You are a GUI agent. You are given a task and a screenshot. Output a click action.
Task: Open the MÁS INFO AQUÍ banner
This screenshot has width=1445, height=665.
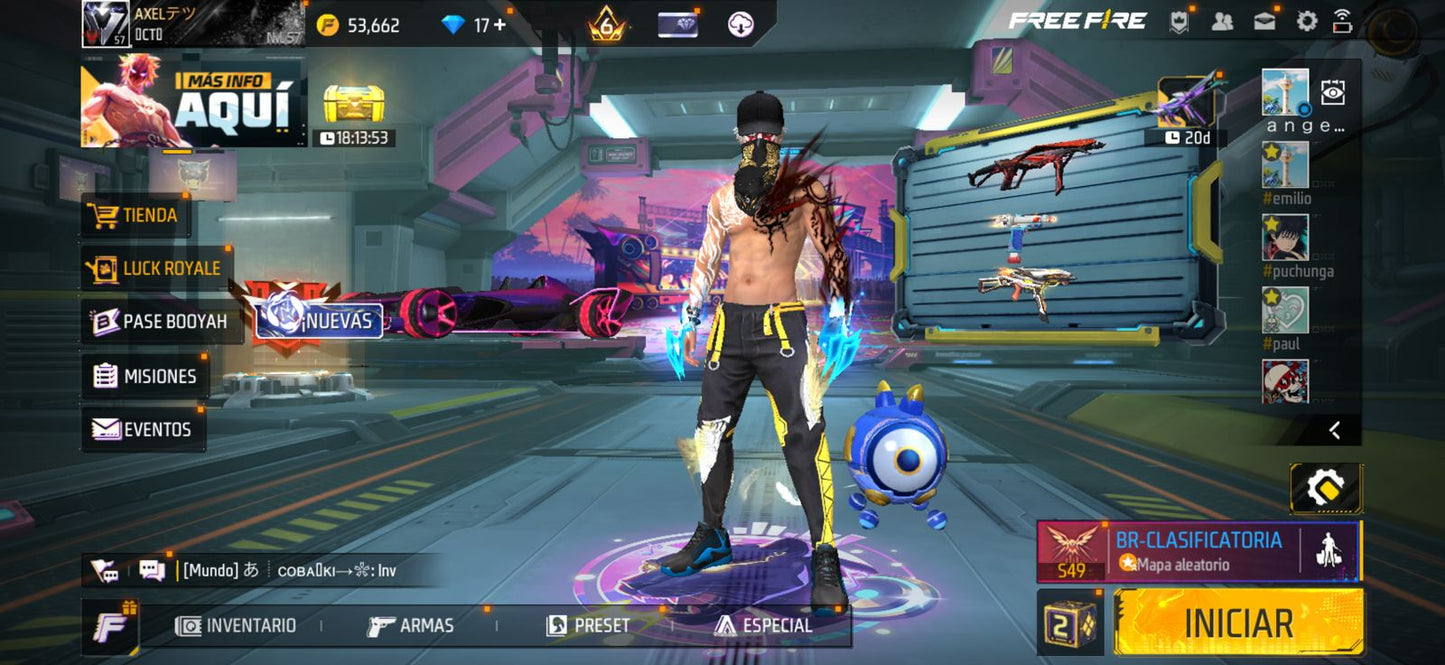(194, 101)
